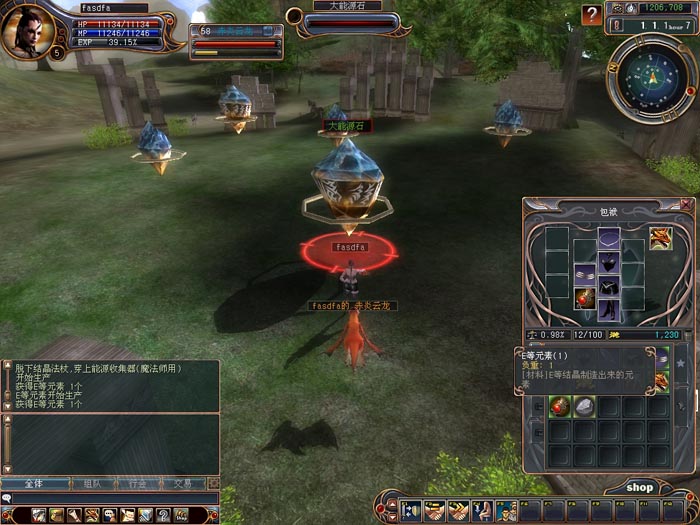The width and height of the screenshot is (700, 525).
Task: Switch to the 行会 chat tab
Action: pyautogui.click(x=137, y=483)
